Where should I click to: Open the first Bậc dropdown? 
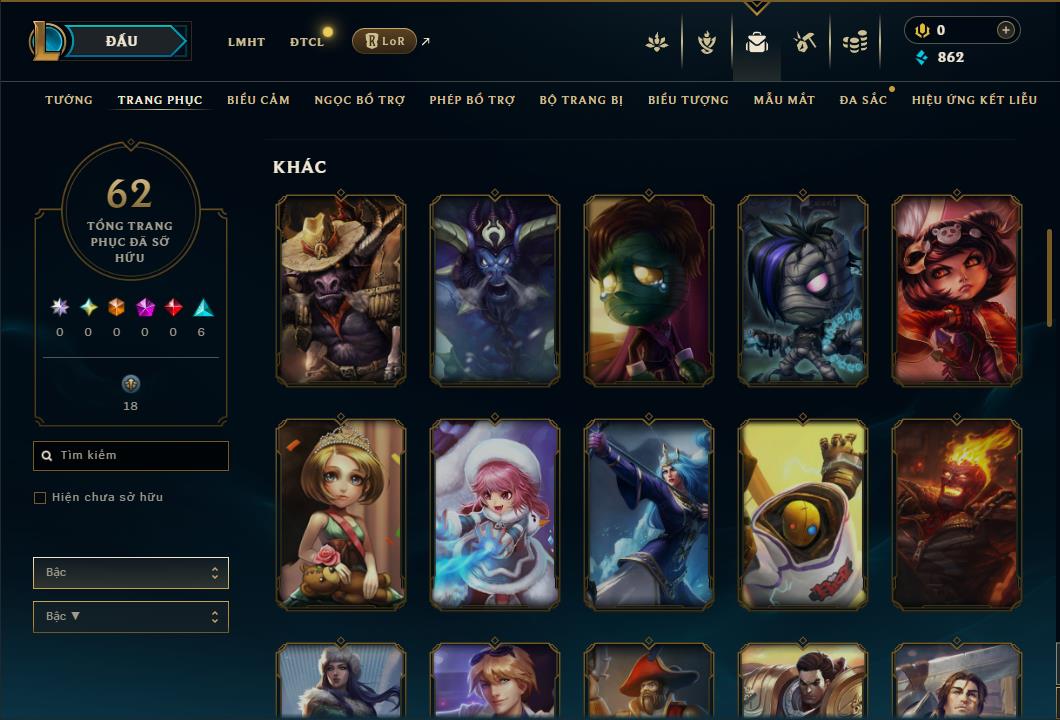[131, 573]
